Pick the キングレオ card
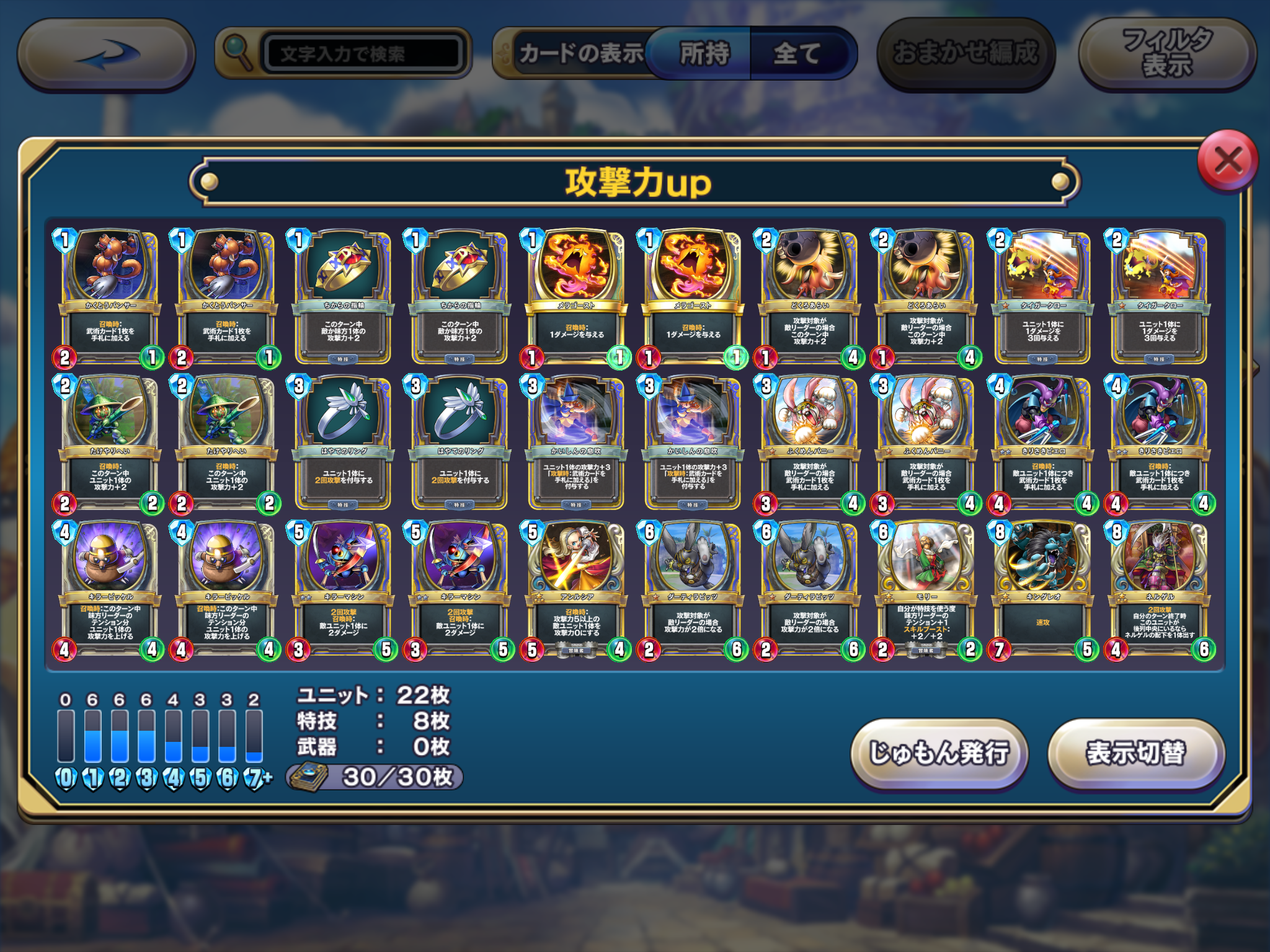This screenshot has width=1270, height=952. (x=1043, y=589)
